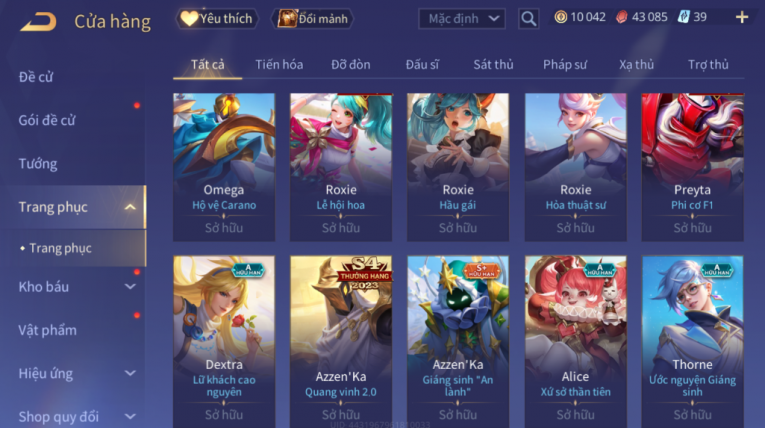The width and height of the screenshot is (765, 428).
Task: Open the Đề cử menu entry
Action: click(x=36, y=77)
